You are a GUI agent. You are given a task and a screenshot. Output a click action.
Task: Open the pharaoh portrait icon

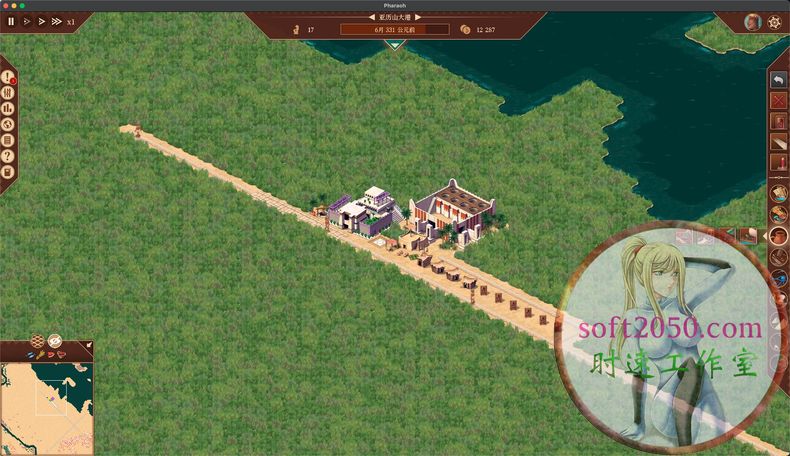pos(753,22)
